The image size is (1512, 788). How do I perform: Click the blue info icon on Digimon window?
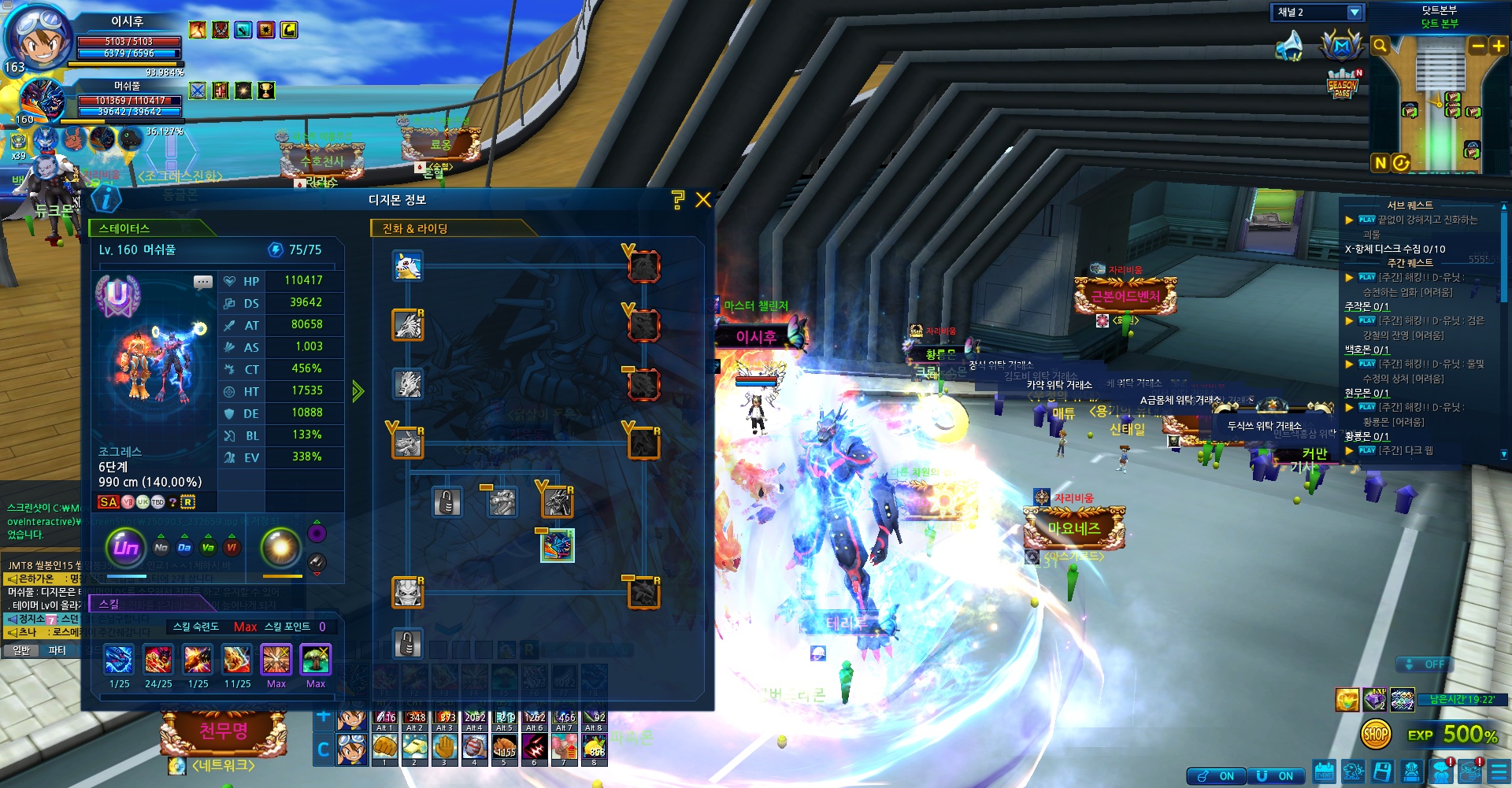click(106, 199)
